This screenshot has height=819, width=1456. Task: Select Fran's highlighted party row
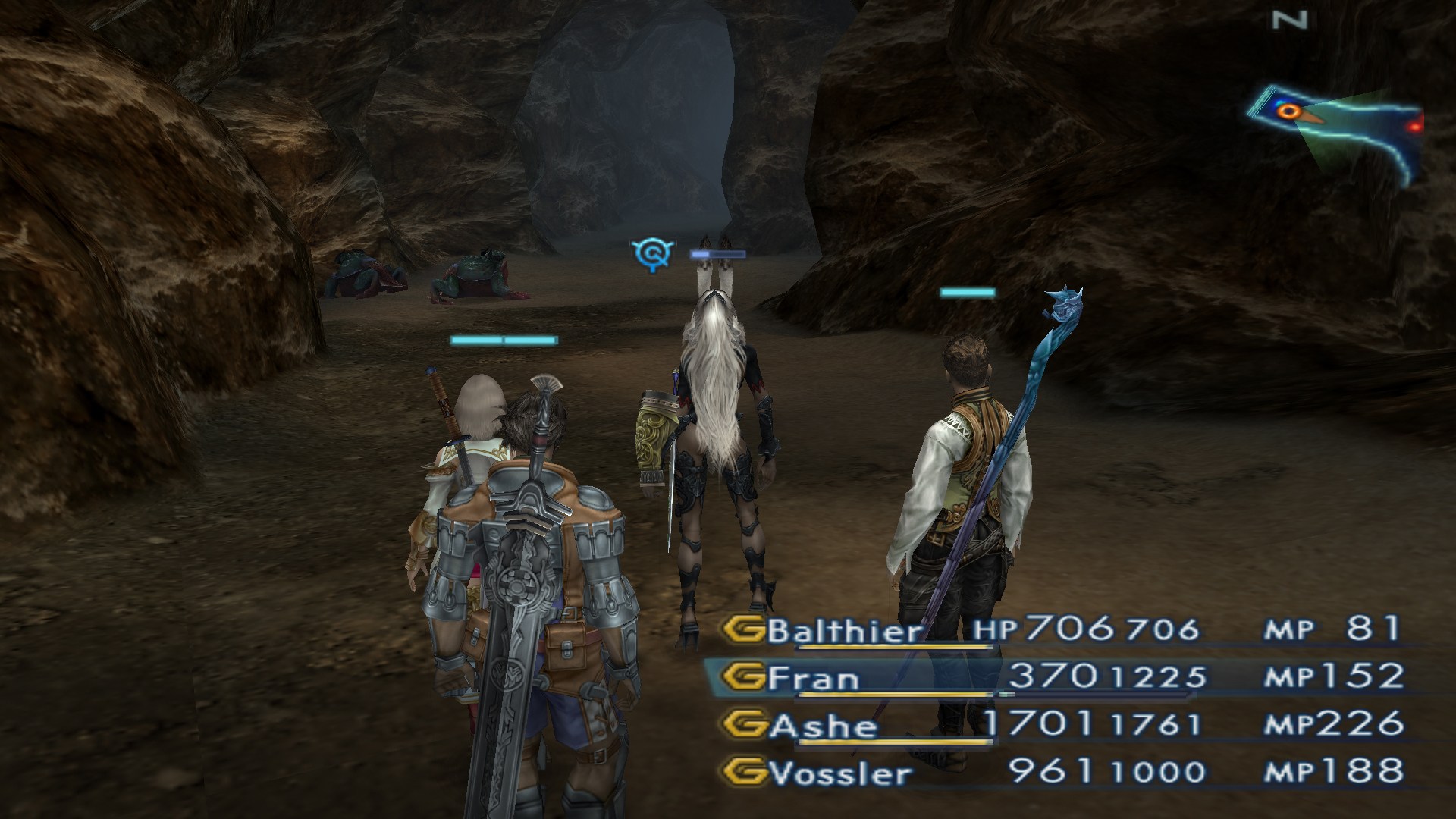[x=813, y=678]
